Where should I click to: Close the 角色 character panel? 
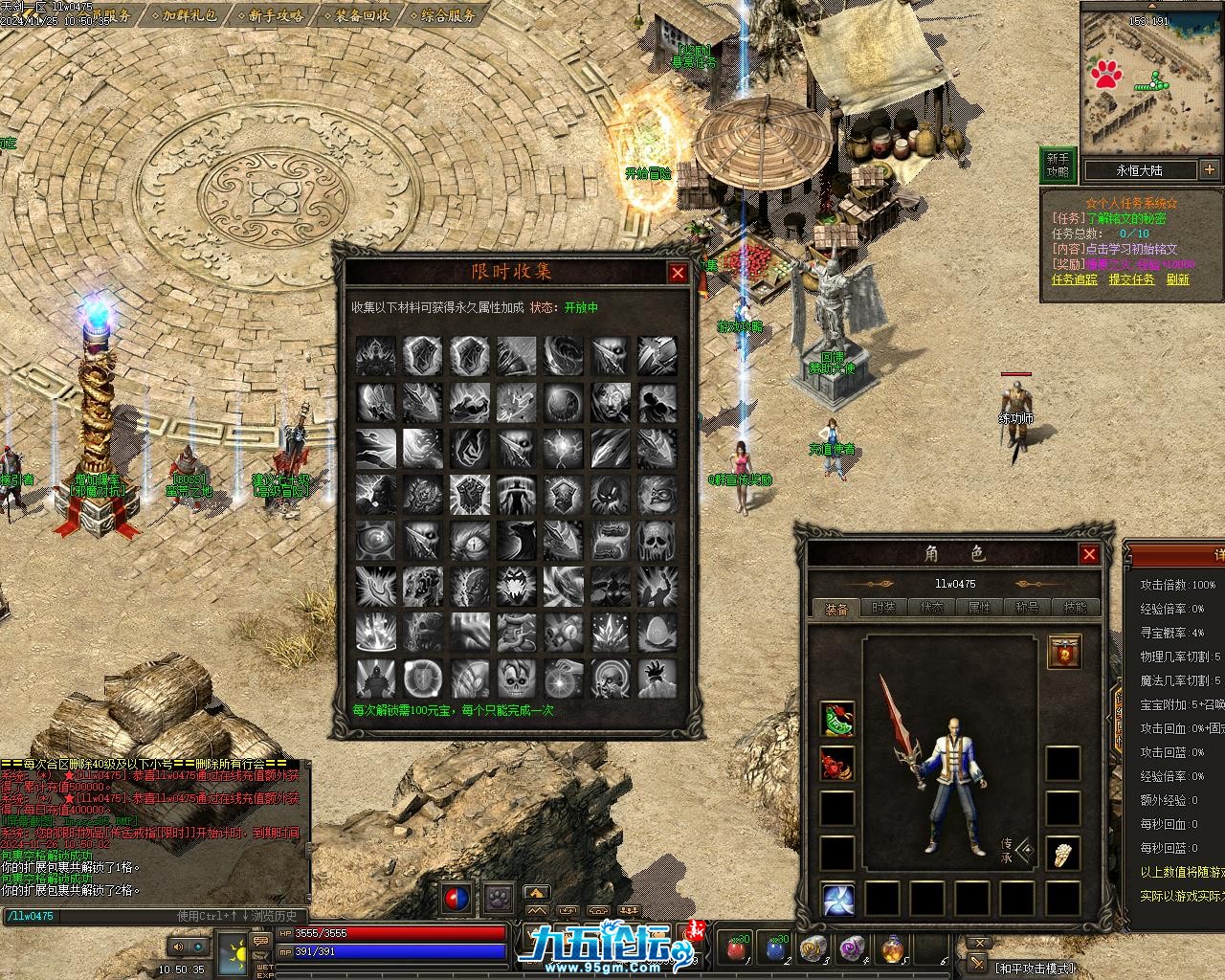[x=1089, y=554]
